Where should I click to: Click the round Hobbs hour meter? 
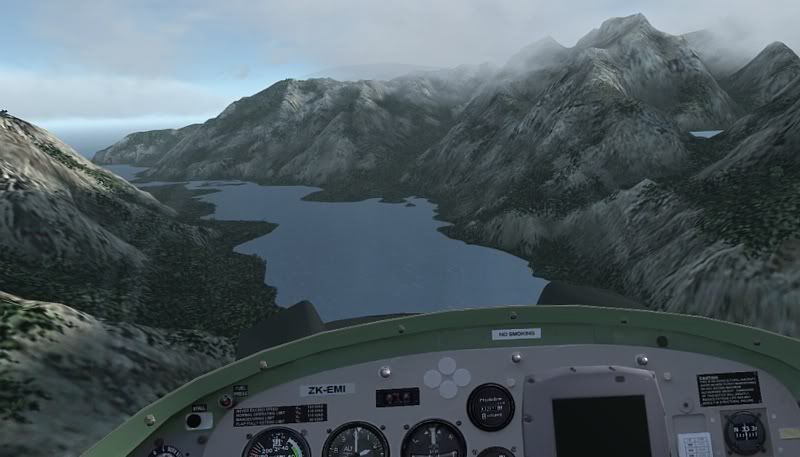[490, 407]
